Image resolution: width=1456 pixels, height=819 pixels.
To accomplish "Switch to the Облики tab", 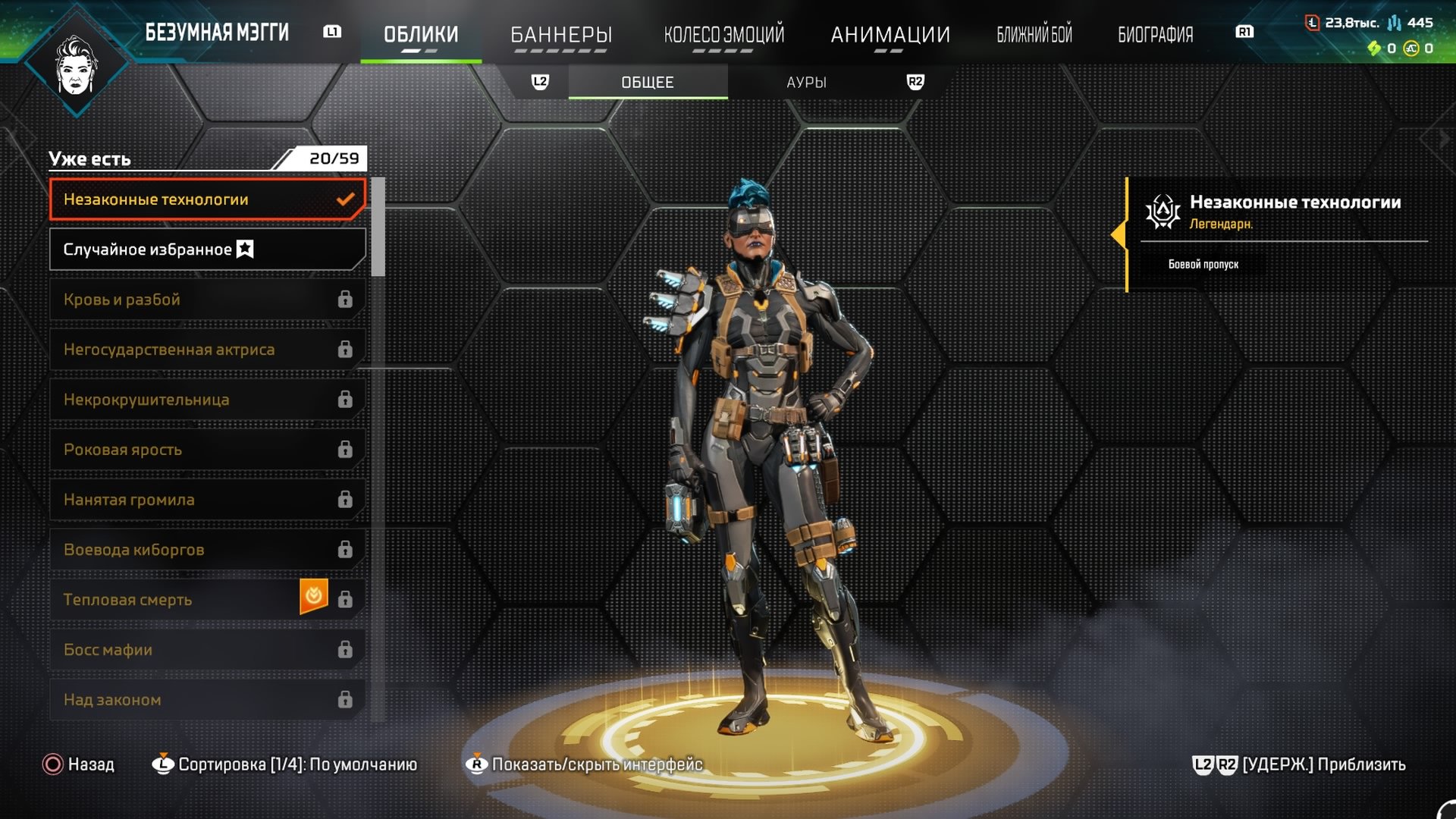I will coord(421,34).
